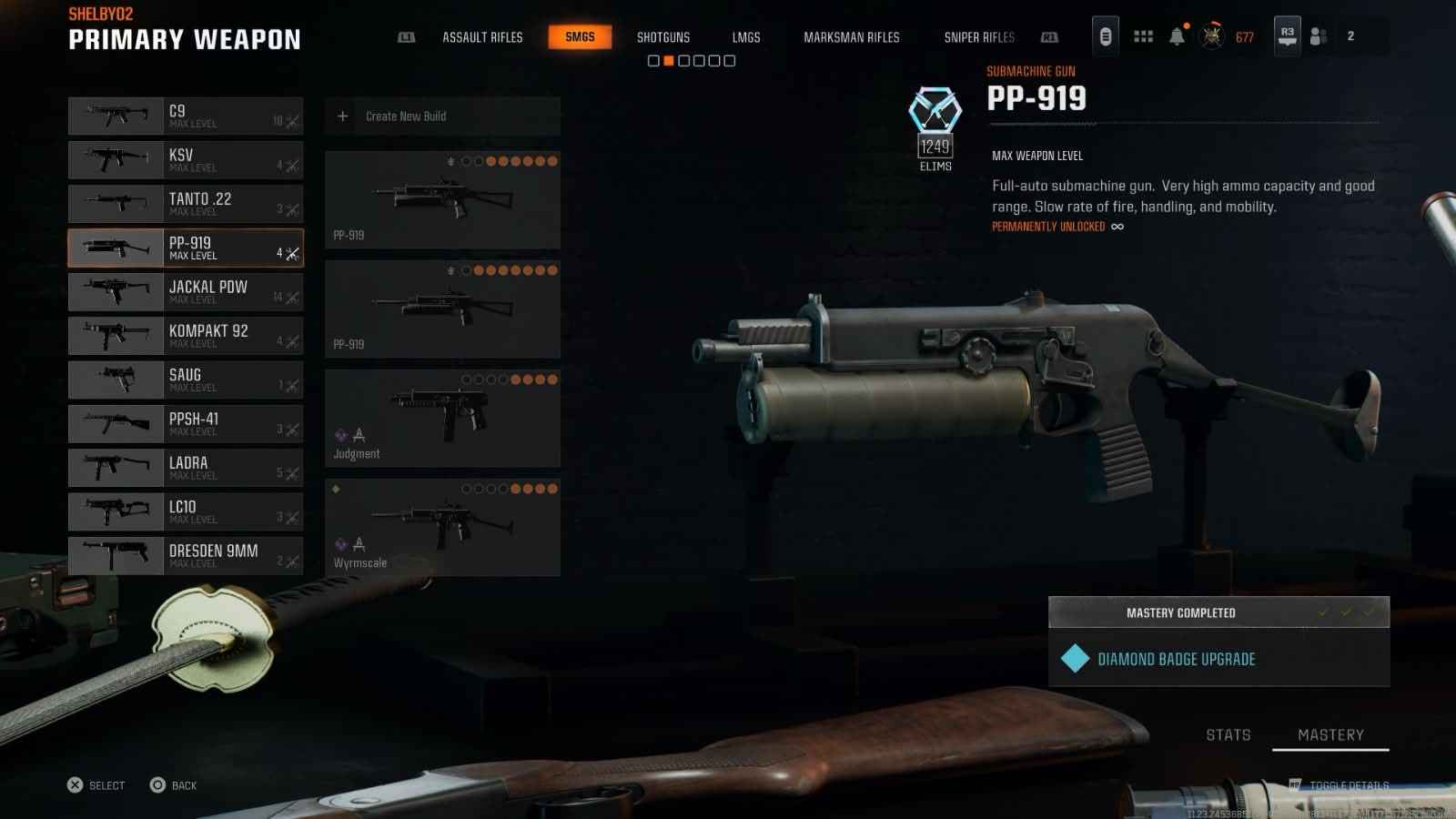The image size is (1456, 819).
Task: Select the KSV weapon row
Action: [186, 160]
